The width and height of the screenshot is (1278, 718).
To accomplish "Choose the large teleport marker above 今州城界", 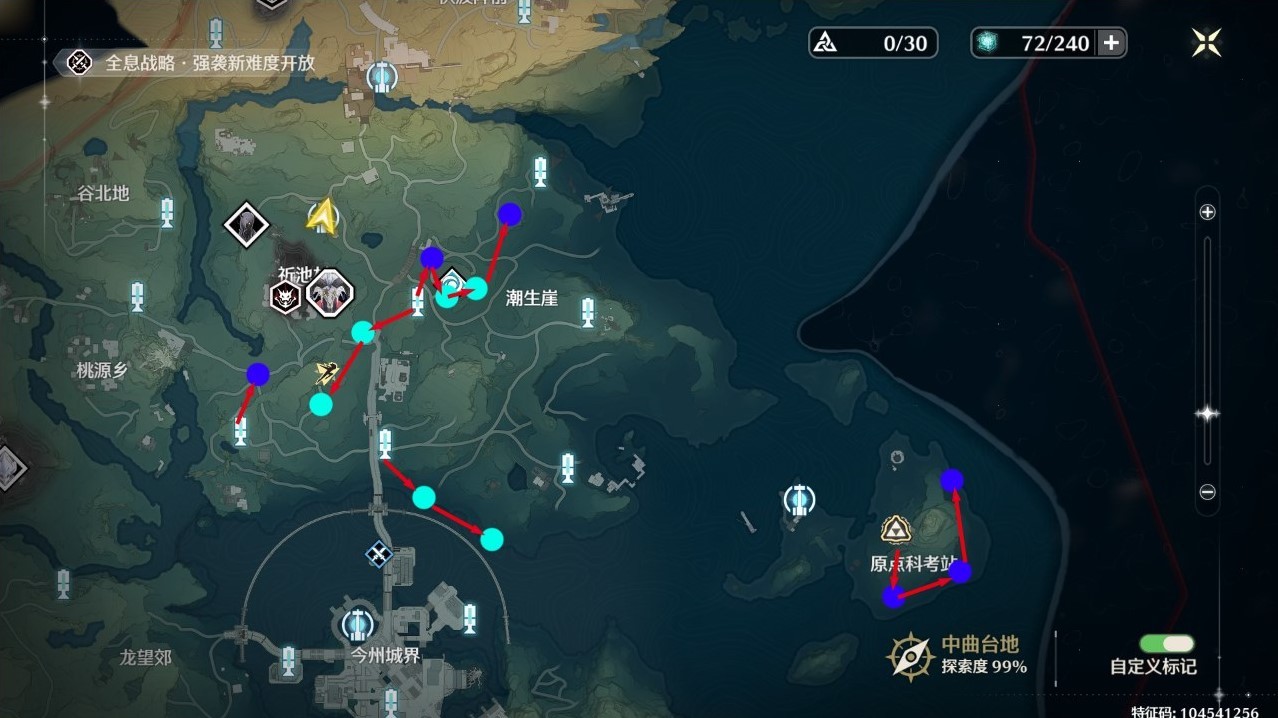I will (x=356, y=625).
